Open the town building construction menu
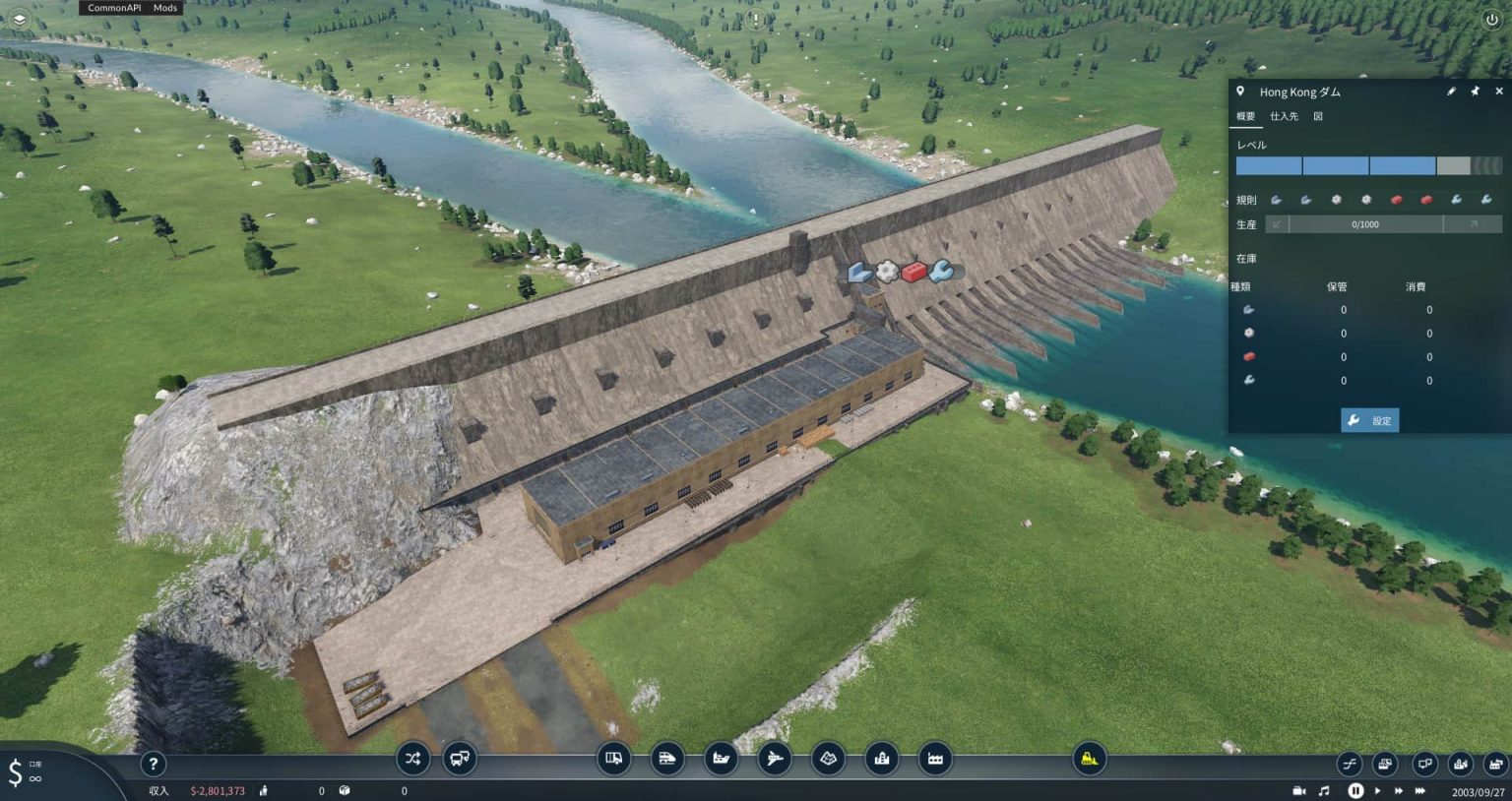 (880, 759)
